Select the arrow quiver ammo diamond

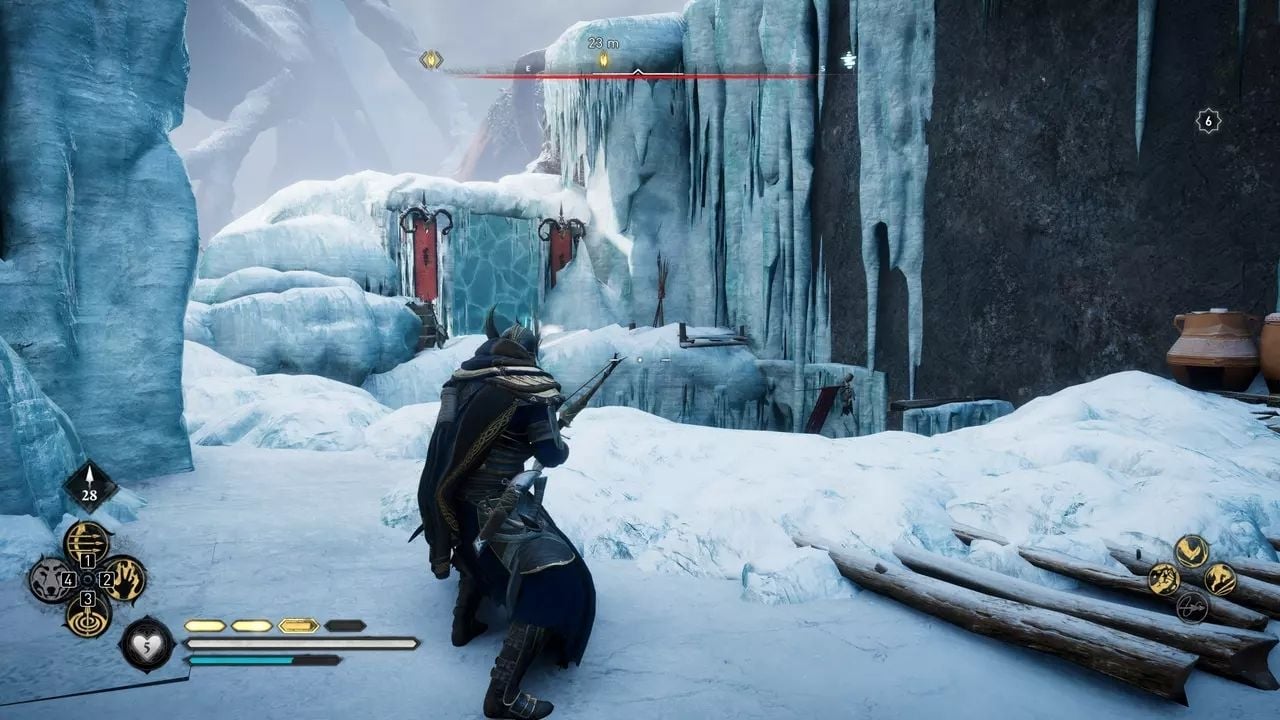tap(91, 486)
